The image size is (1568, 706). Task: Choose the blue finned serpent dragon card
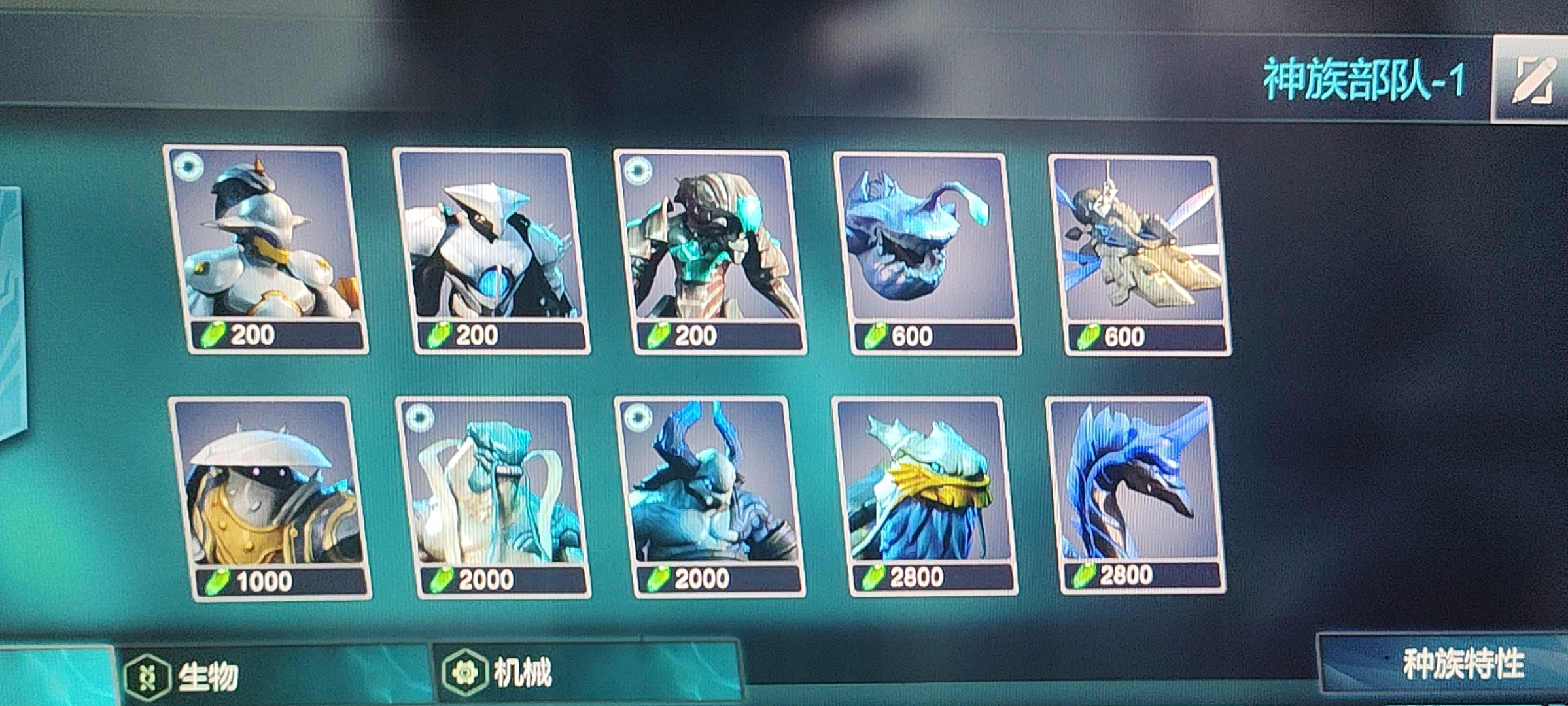(x=1136, y=494)
